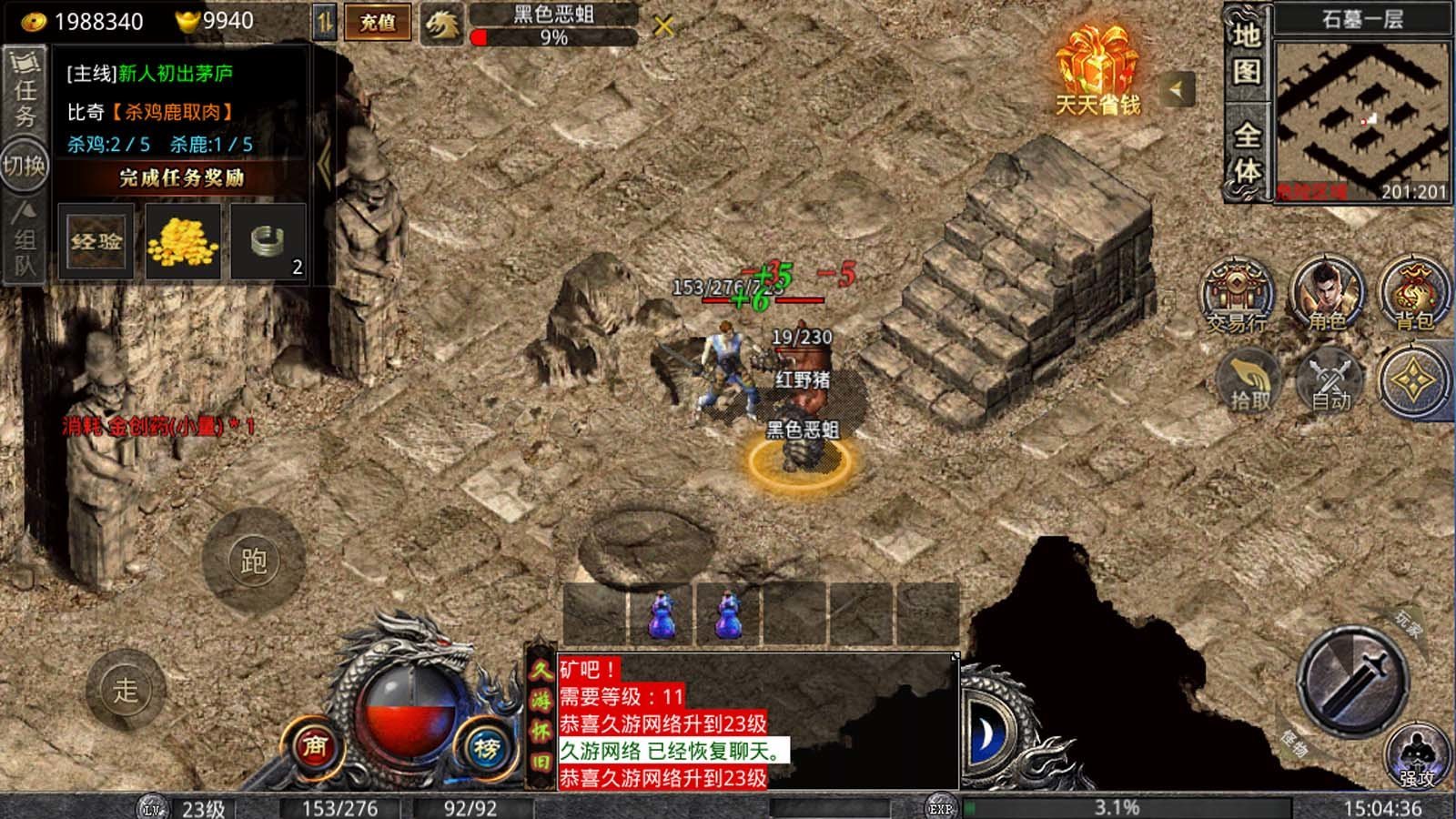Toggle 自动 auto-combat
This screenshot has height=819, width=1456.
tap(1330, 380)
